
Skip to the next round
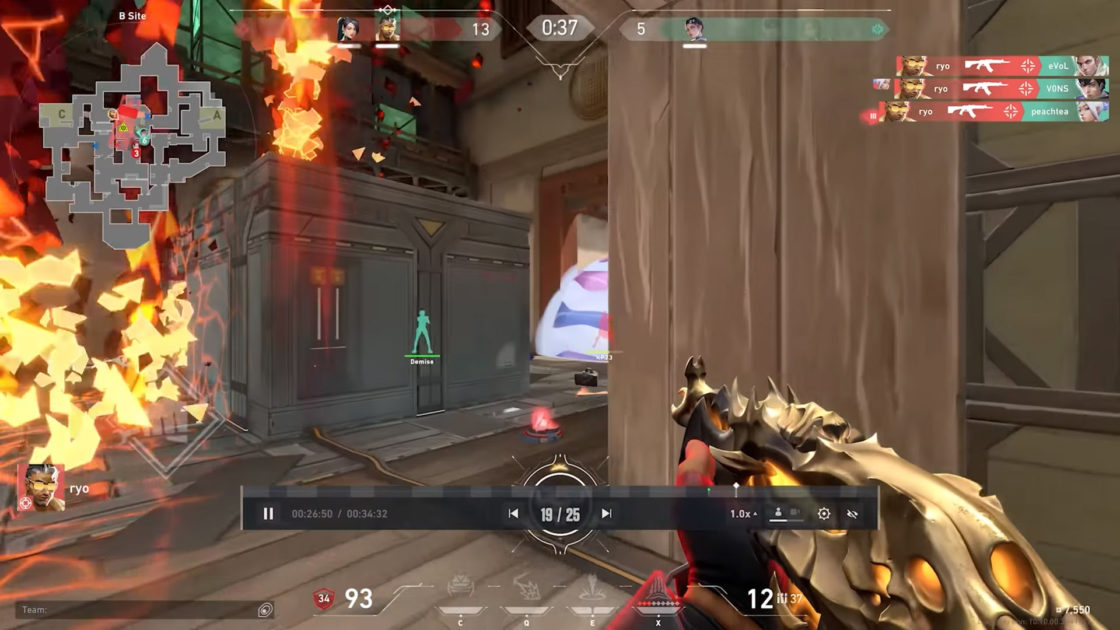coord(606,514)
